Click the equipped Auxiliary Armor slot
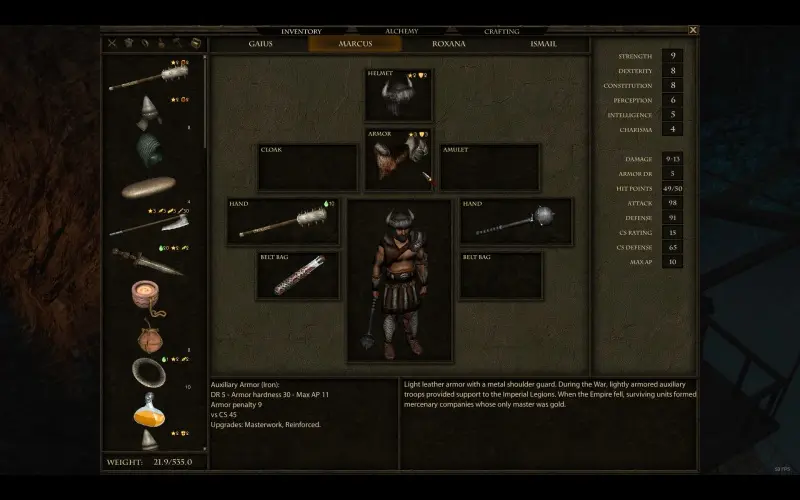The height and width of the screenshot is (500, 800). click(x=398, y=160)
